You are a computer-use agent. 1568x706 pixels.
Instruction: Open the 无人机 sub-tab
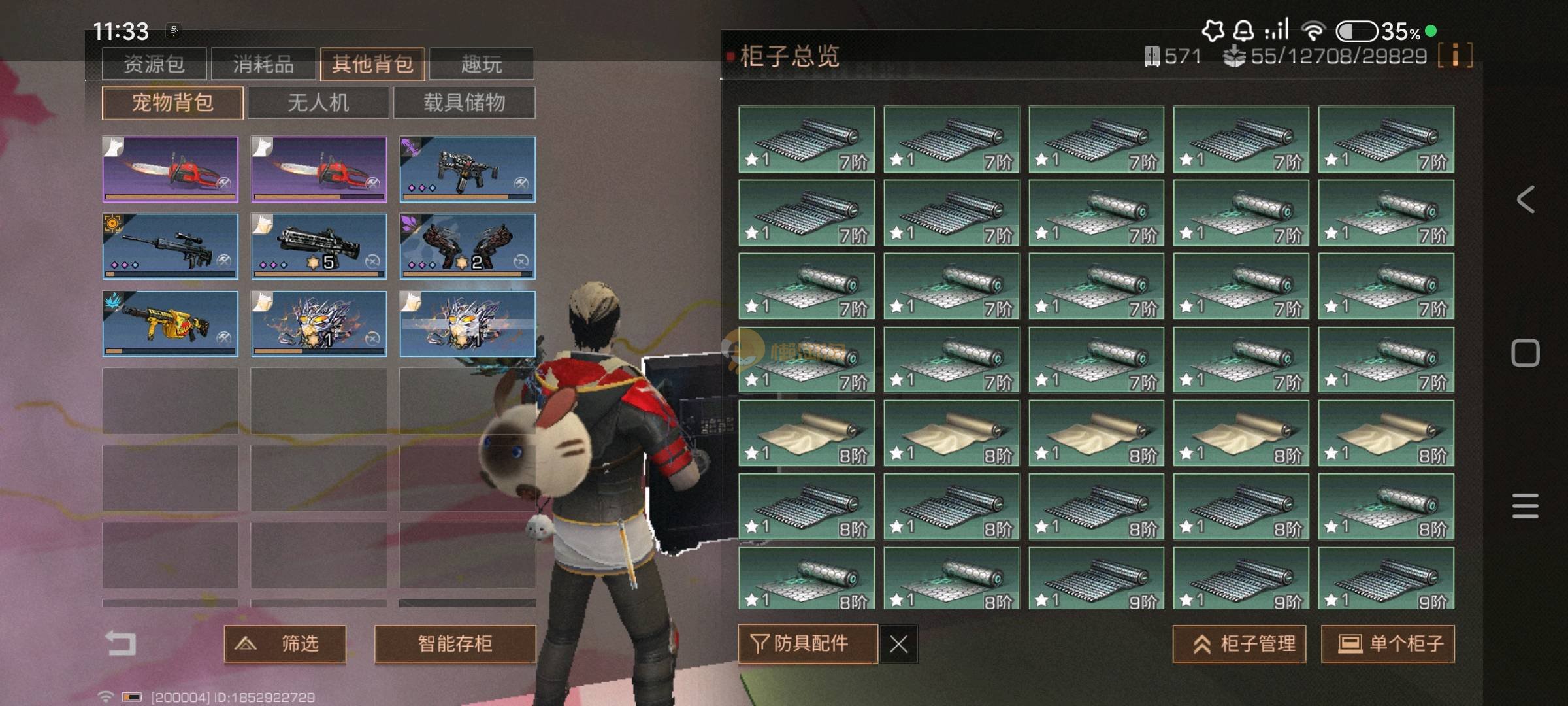(x=319, y=103)
